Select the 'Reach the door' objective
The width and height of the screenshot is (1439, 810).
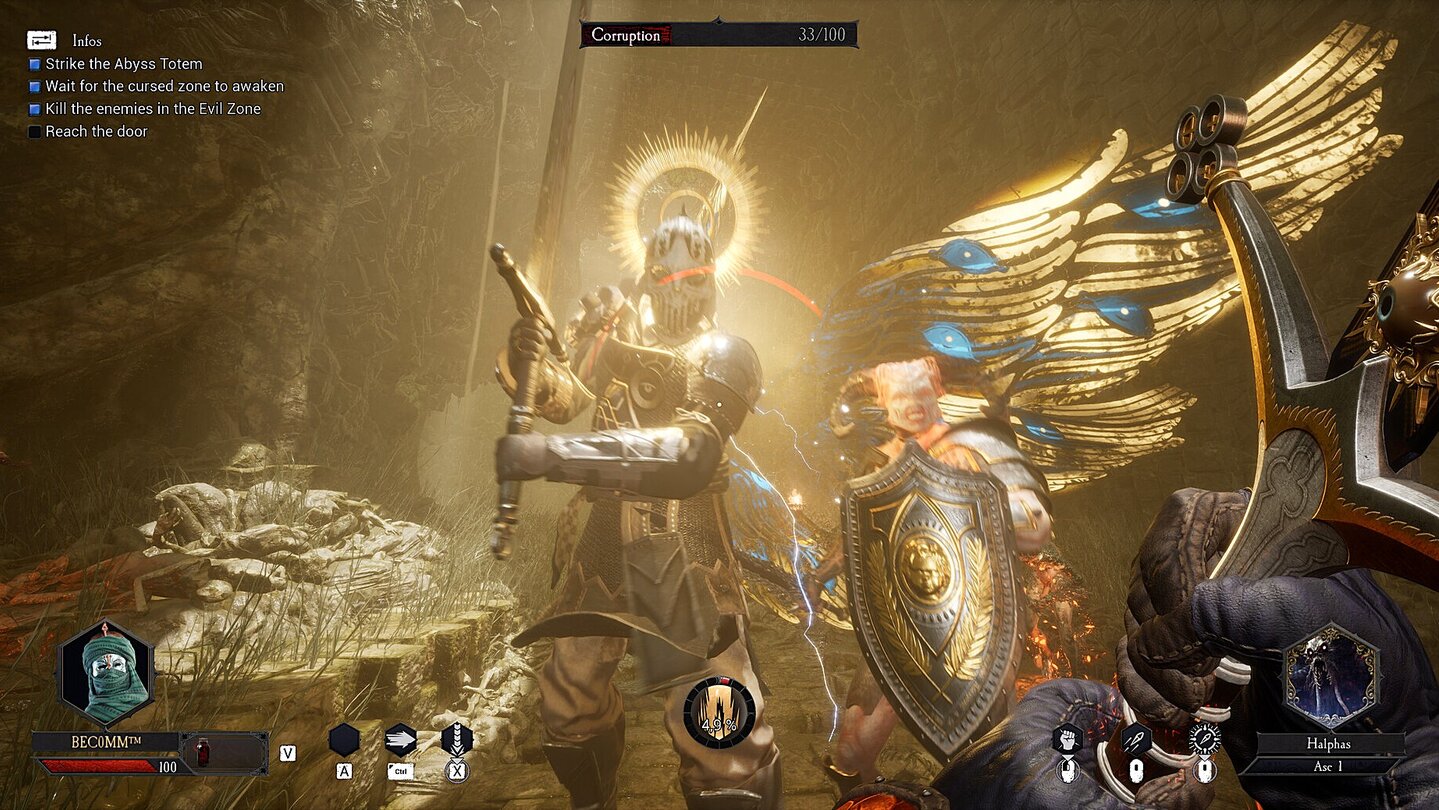[x=96, y=131]
